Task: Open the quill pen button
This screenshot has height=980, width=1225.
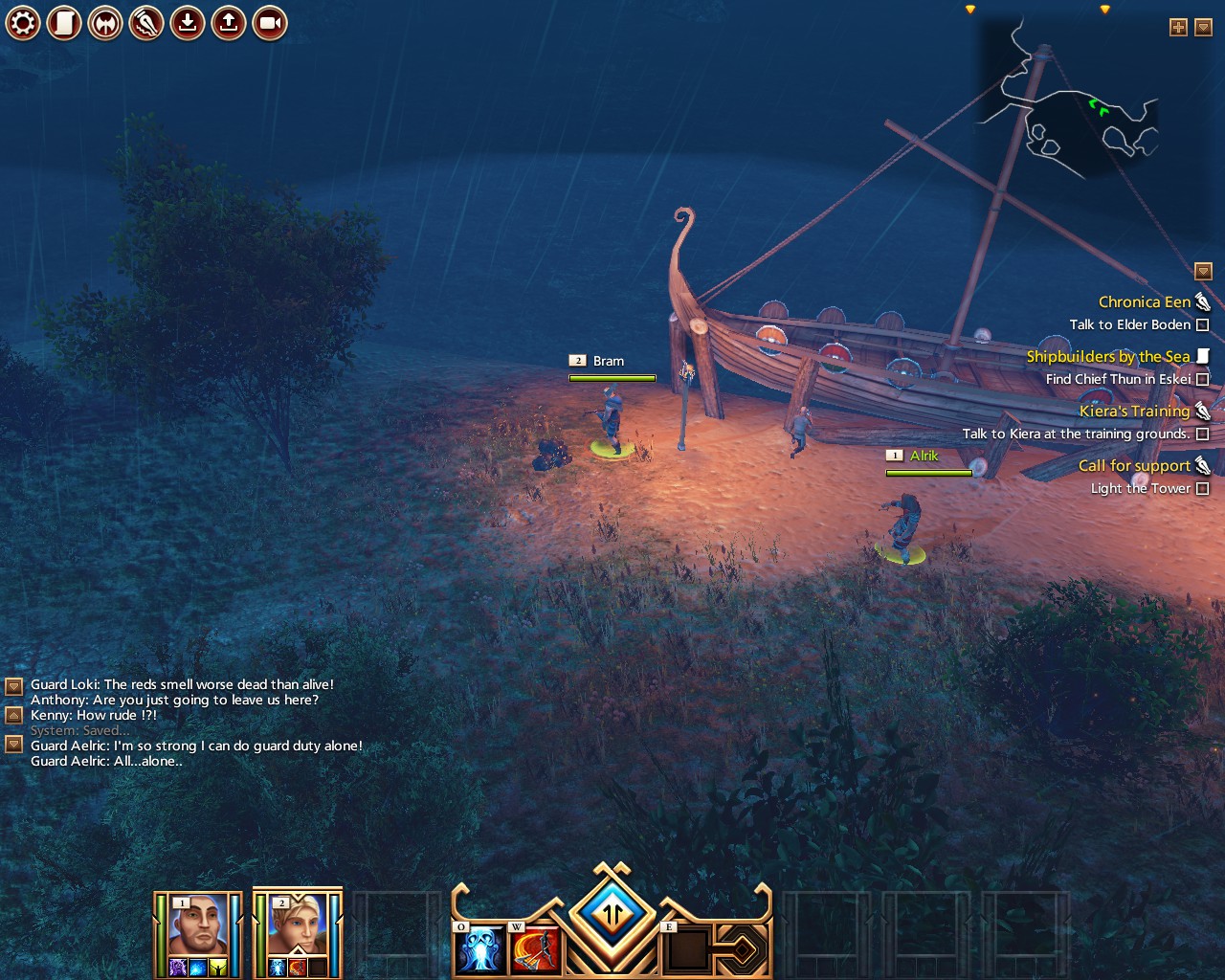Action: [x=146, y=23]
